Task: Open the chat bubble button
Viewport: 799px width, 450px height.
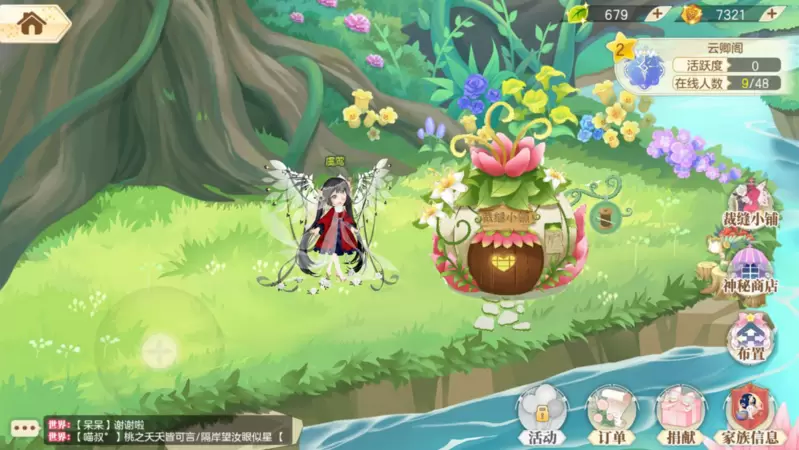Action: [23, 429]
